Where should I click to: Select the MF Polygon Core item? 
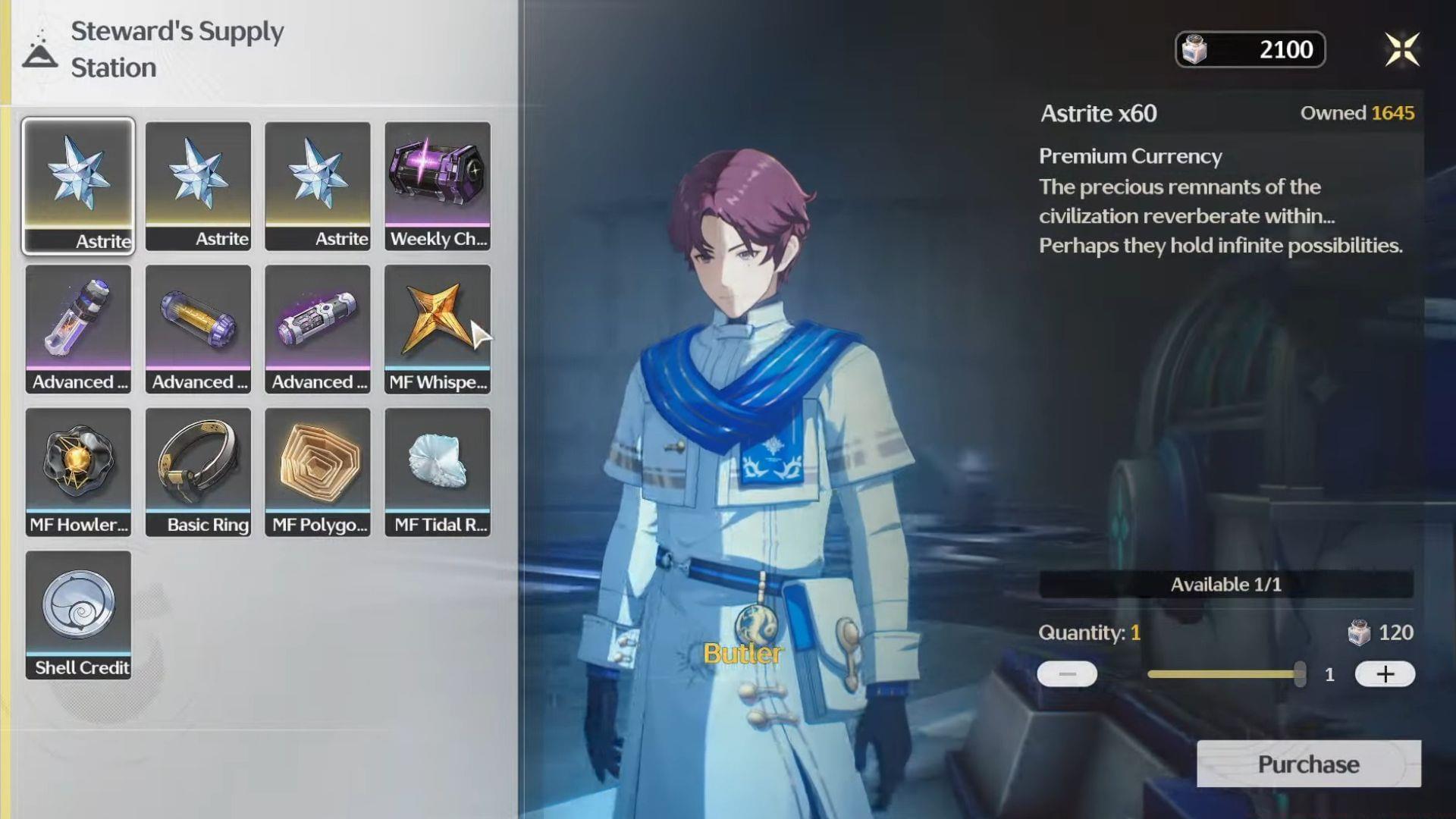tap(318, 472)
